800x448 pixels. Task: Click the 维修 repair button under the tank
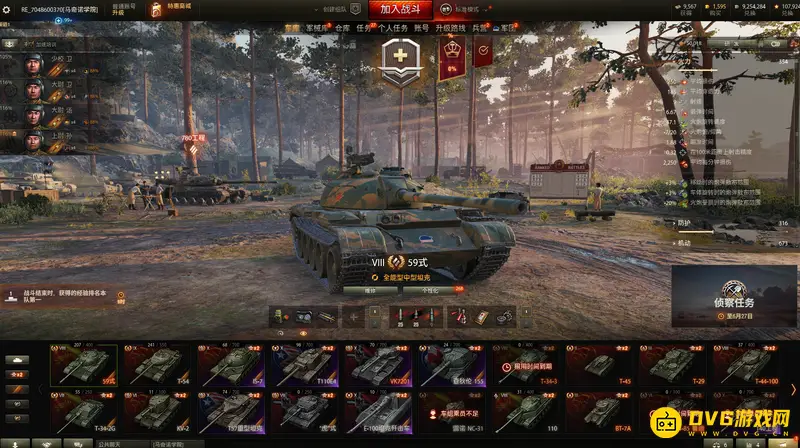point(369,290)
